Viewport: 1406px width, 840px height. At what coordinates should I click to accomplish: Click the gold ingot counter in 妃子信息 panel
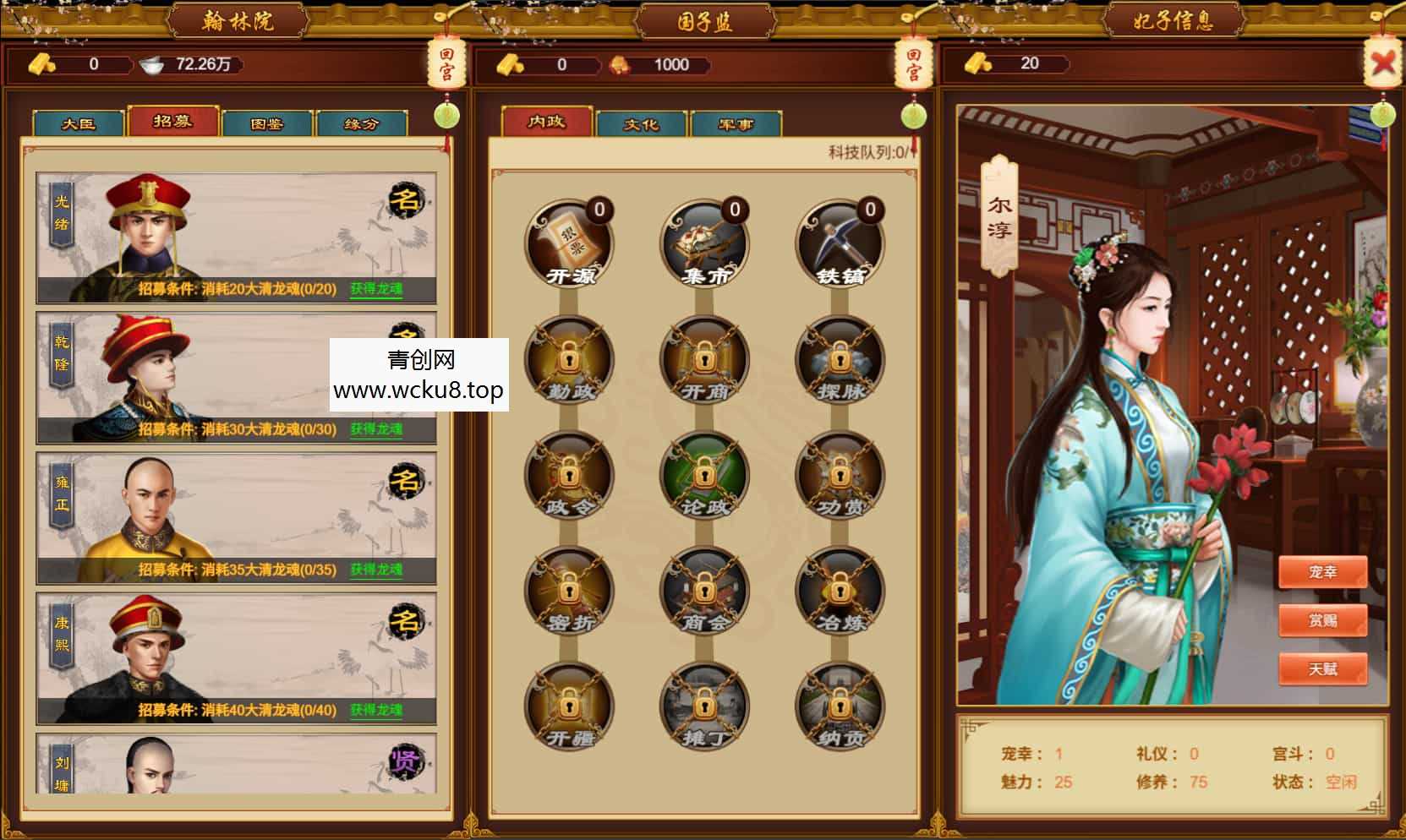(1015, 64)
